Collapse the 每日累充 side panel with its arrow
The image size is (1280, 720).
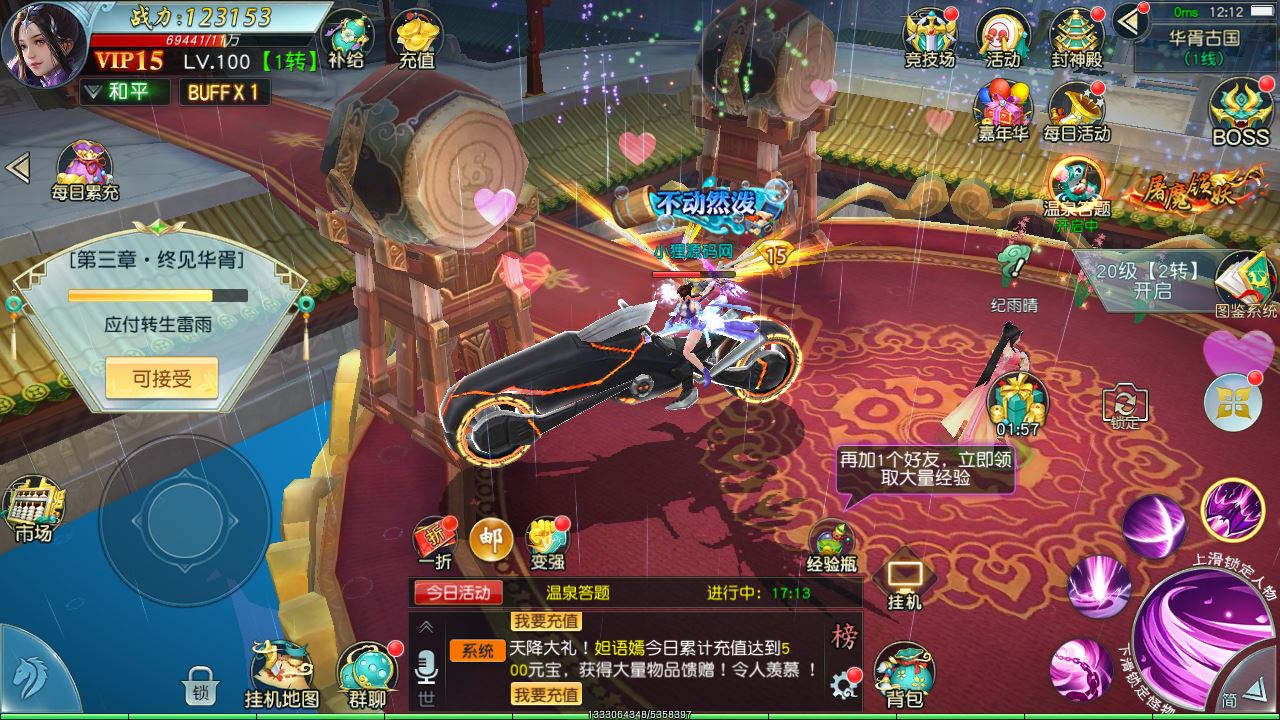pyautogui.click(x=16, y=168)
